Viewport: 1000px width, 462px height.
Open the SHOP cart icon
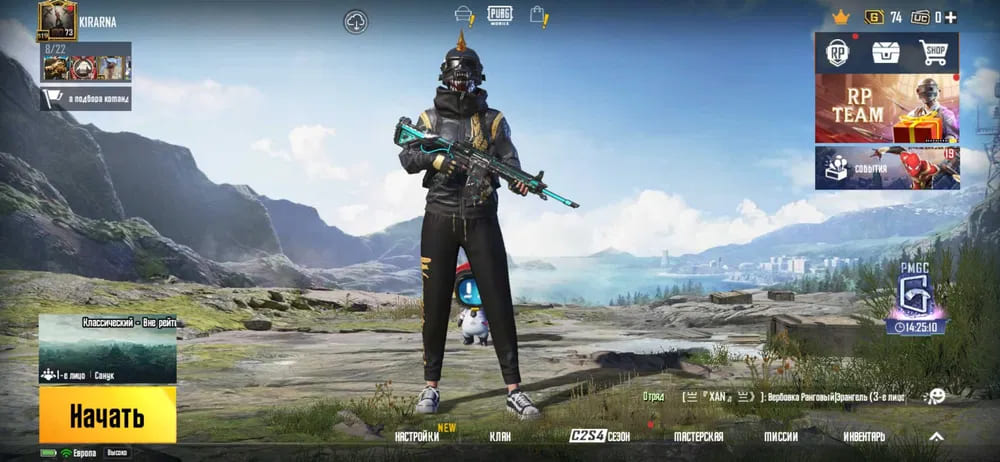934,52
